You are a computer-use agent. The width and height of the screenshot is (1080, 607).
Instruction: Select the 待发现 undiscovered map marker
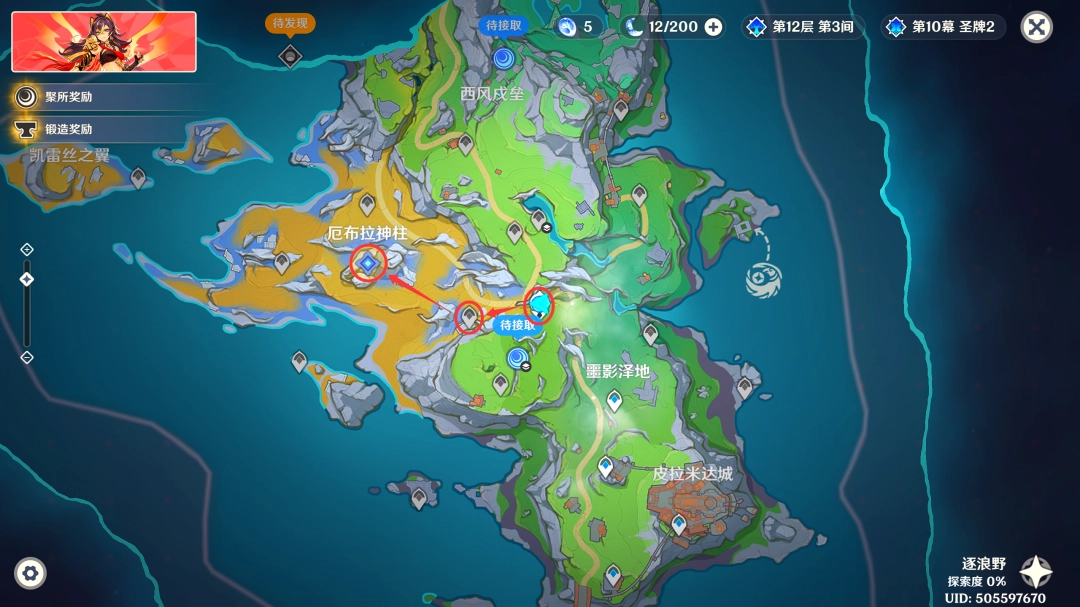pos(290,55)
